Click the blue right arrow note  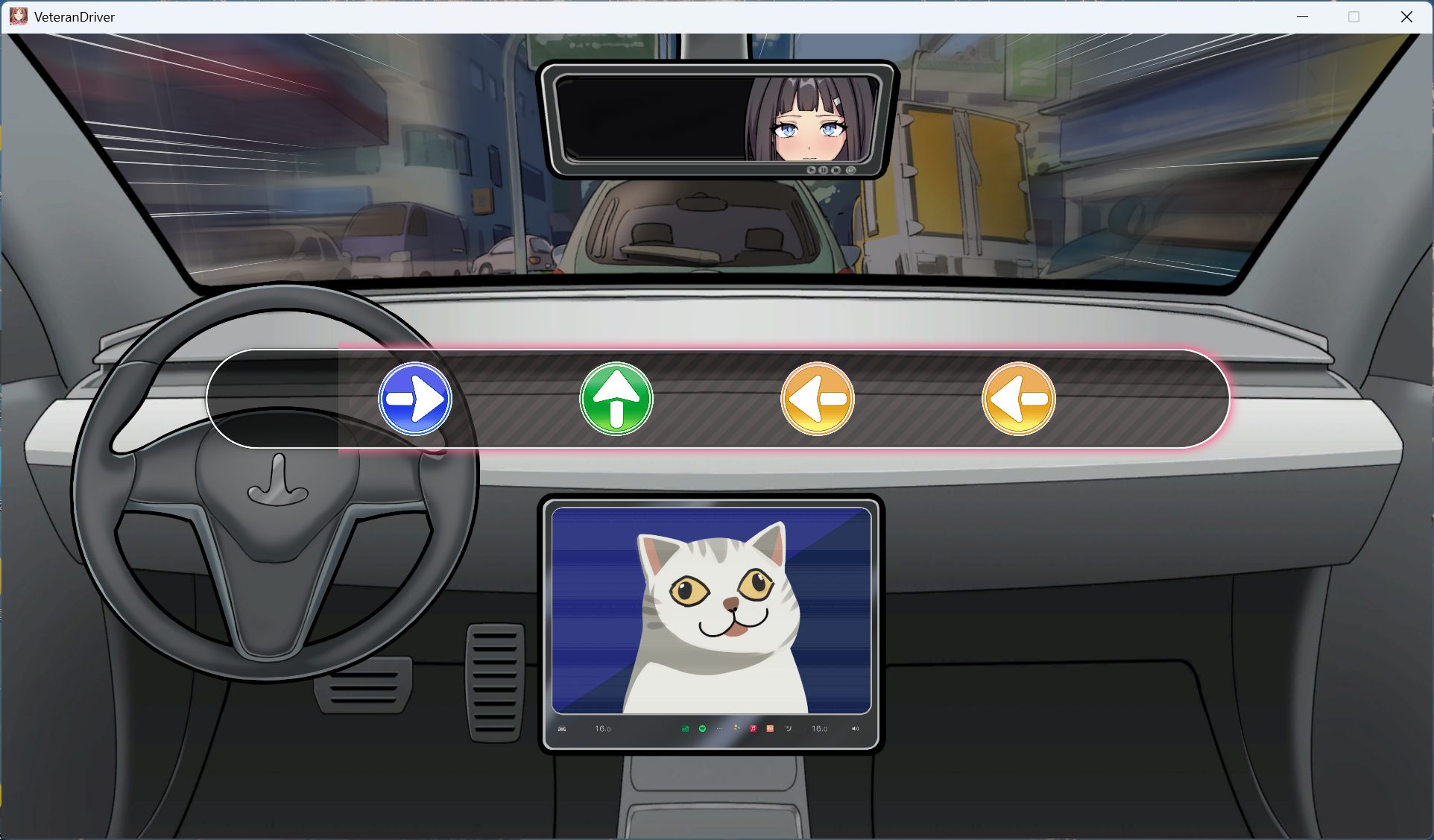point(415,399)
